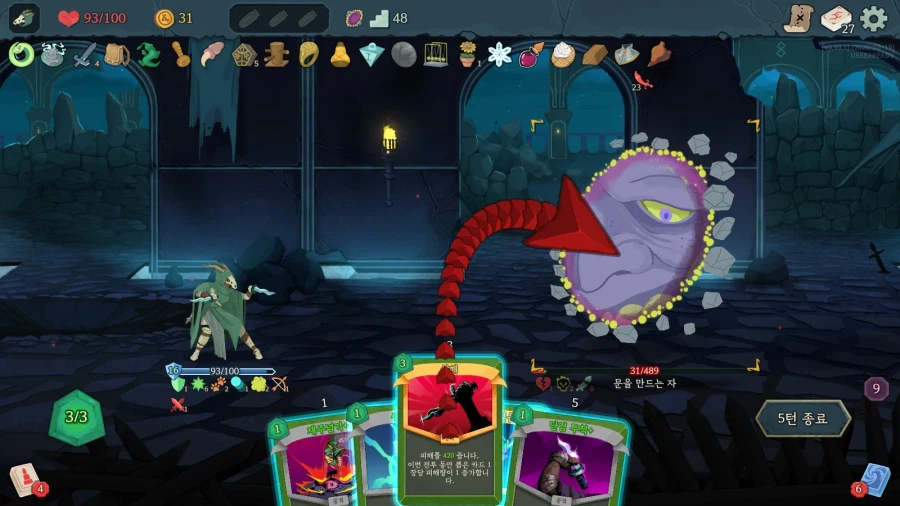Click the character portrait icon

(x=24, y=18)
